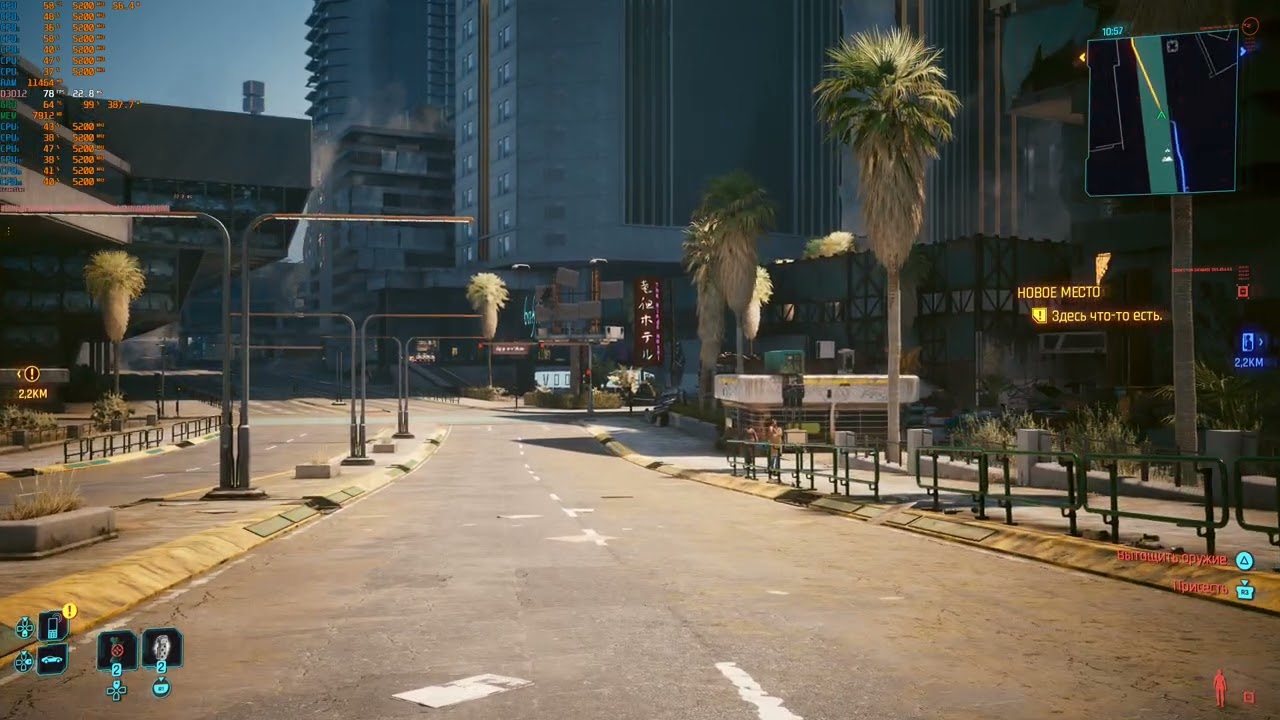Click the yellow quest marker showing 2,2KM
The width and height of the screenshot is (1280, 720).
point(31,374)
